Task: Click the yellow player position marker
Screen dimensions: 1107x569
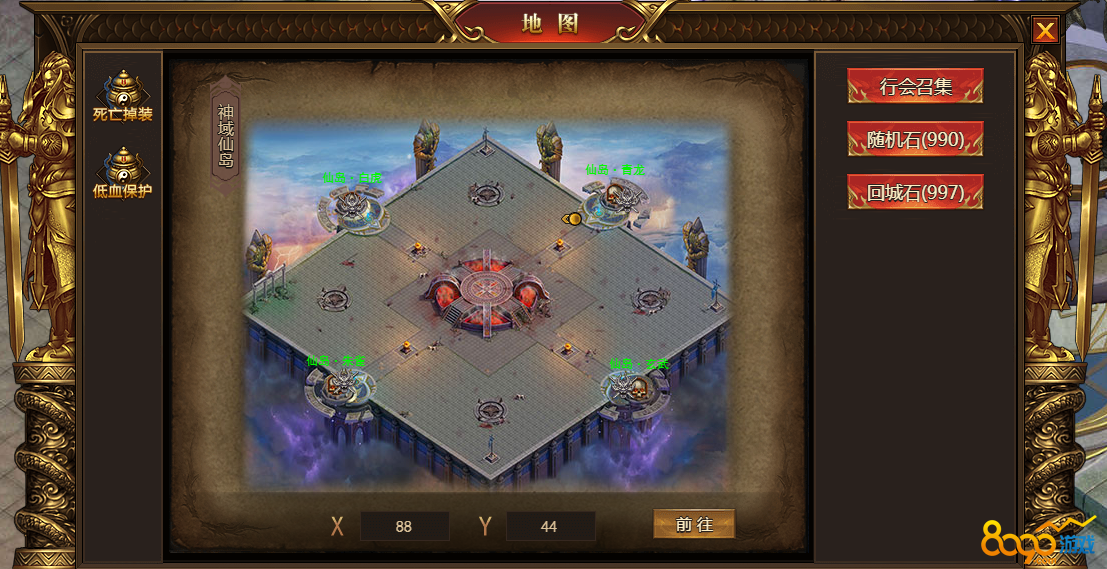Action: coord(572,218)
